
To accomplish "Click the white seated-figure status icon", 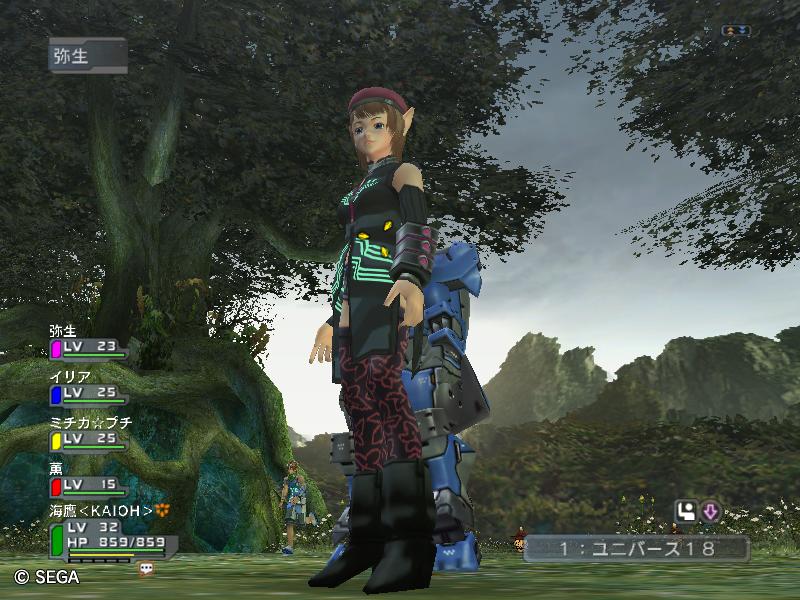I will click(x=686, y=511).
